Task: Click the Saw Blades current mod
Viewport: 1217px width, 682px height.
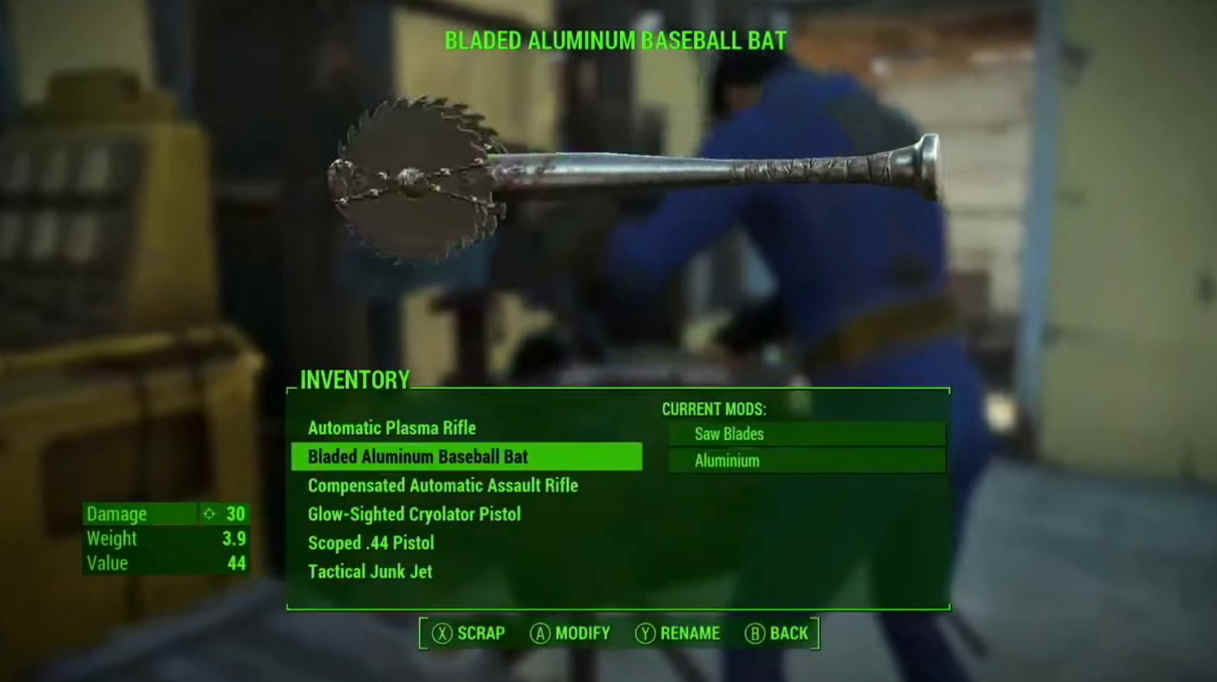Action: [x=806, y=434]
